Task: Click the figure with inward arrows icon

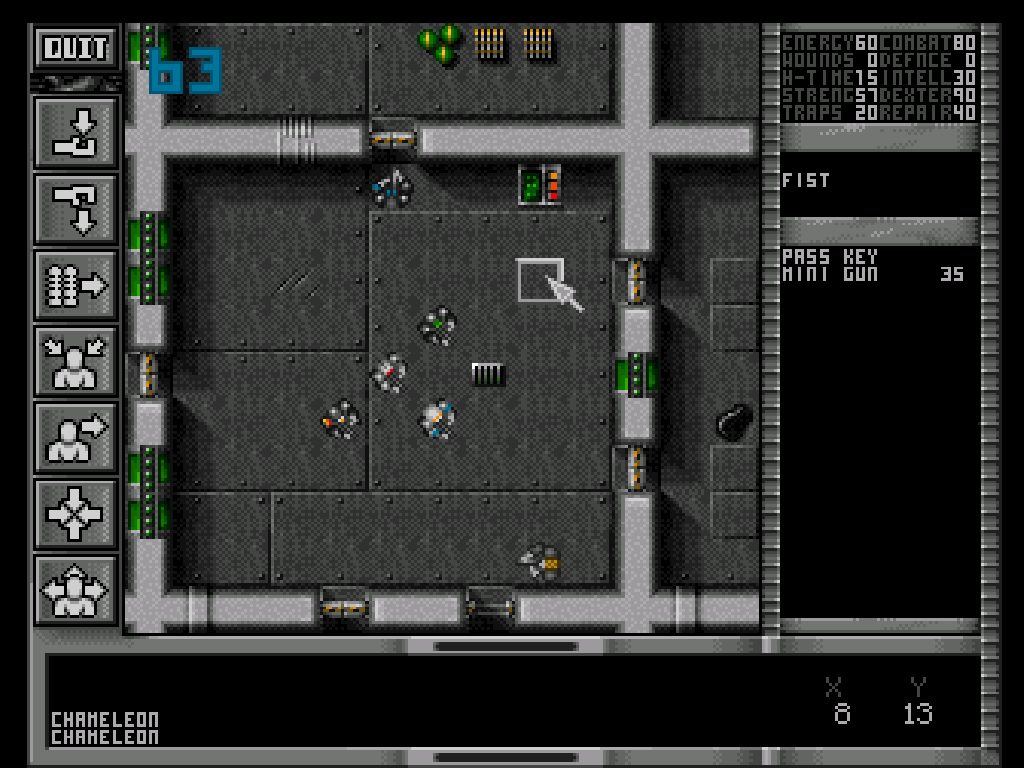Action: [x=76, y=362]
